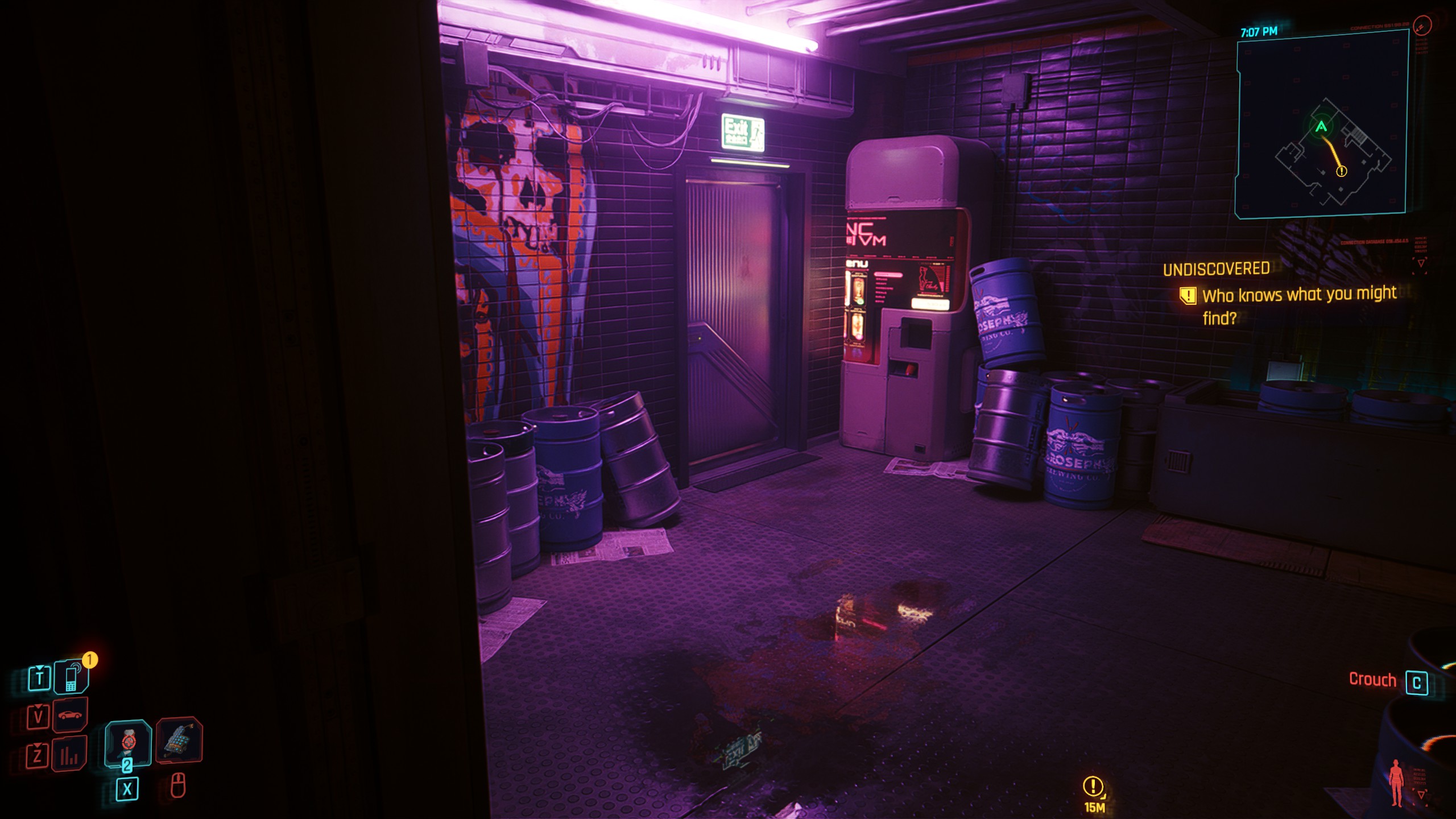
Task: Select the car vehicle-call icon
Action: coord(70,715)
